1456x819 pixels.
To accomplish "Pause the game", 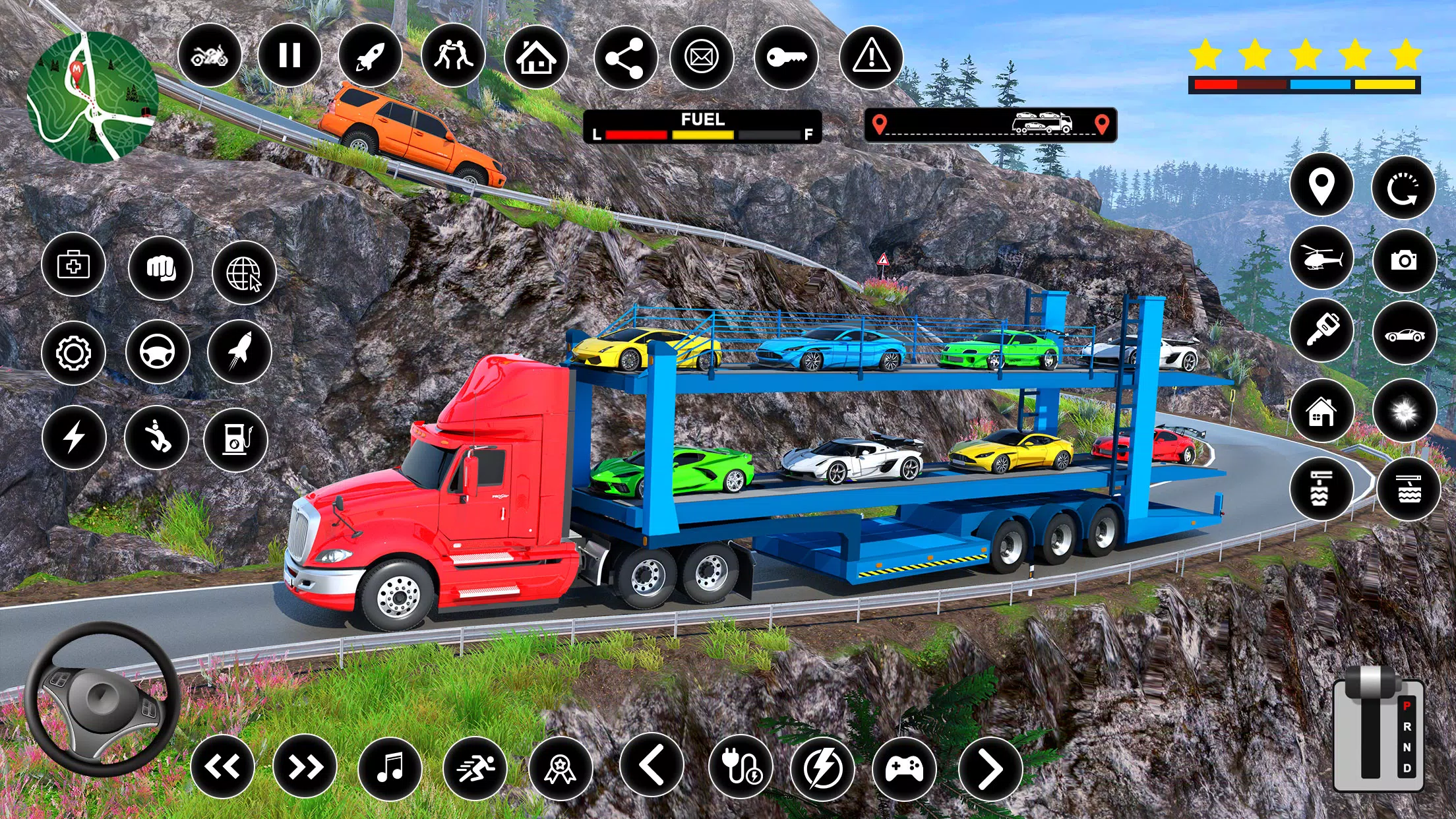I will [289, 55].
